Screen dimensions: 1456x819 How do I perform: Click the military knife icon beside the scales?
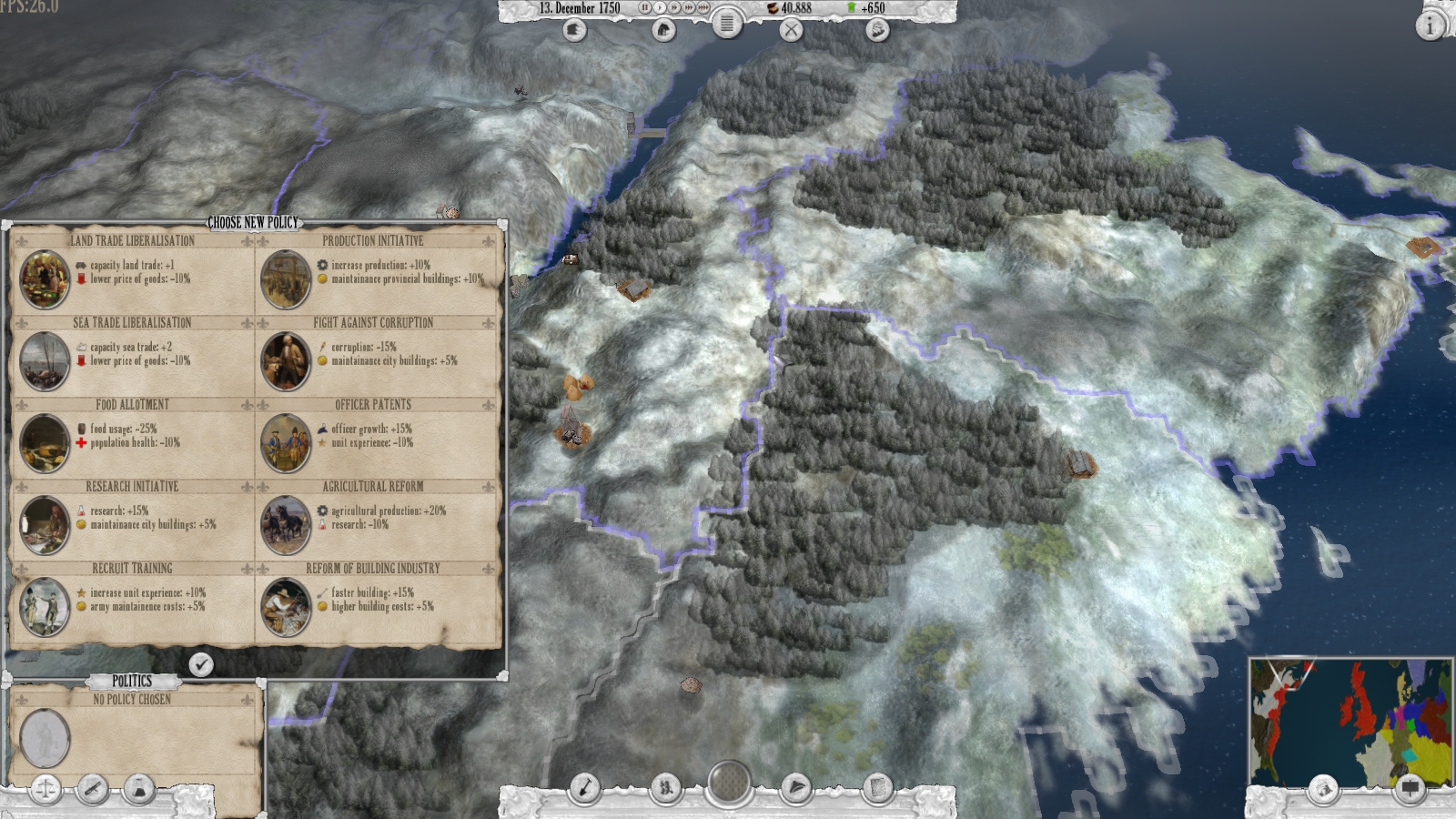click(x=91, y=790)
